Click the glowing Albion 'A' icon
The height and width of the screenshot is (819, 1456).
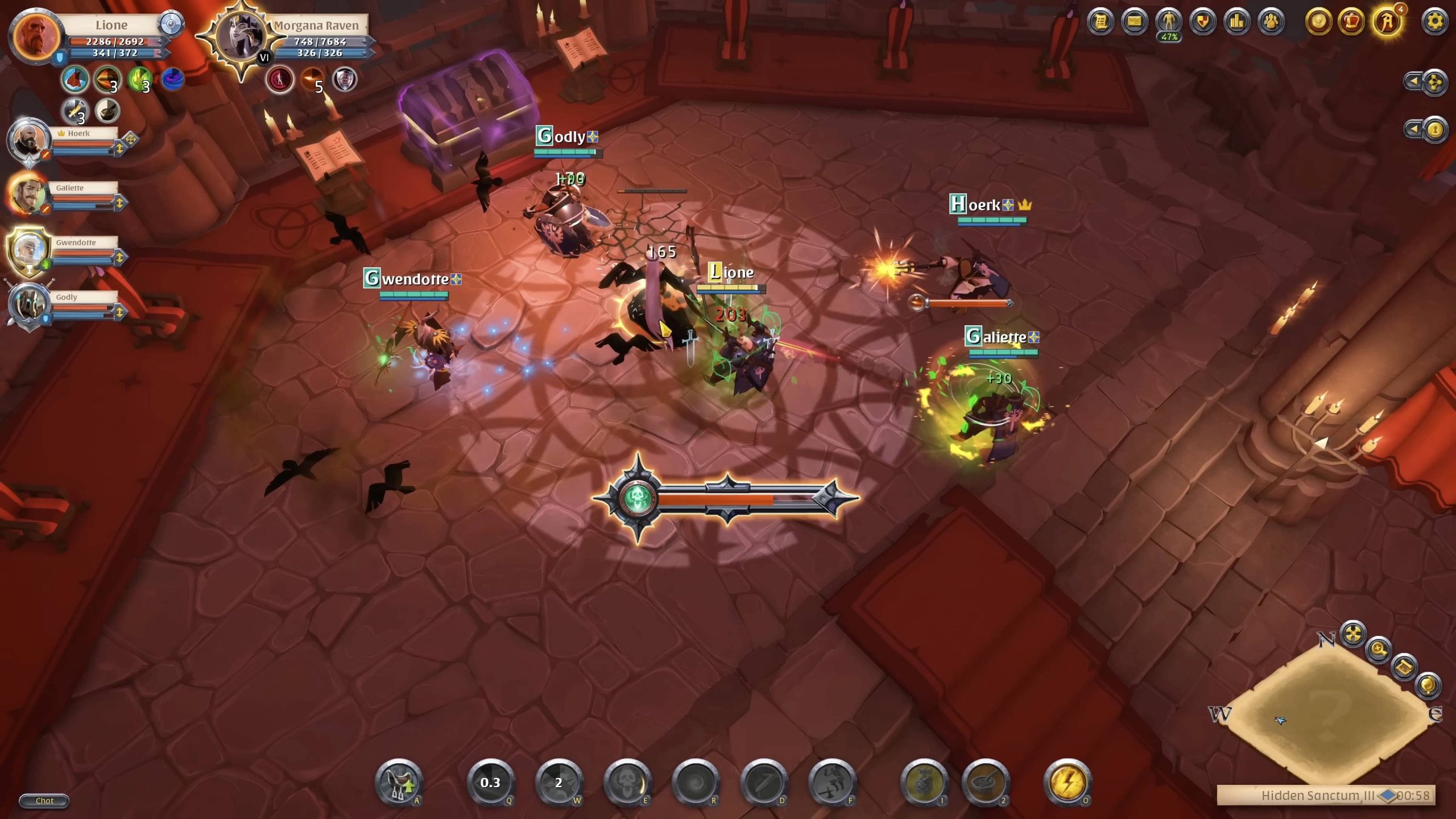[1387, 22]
